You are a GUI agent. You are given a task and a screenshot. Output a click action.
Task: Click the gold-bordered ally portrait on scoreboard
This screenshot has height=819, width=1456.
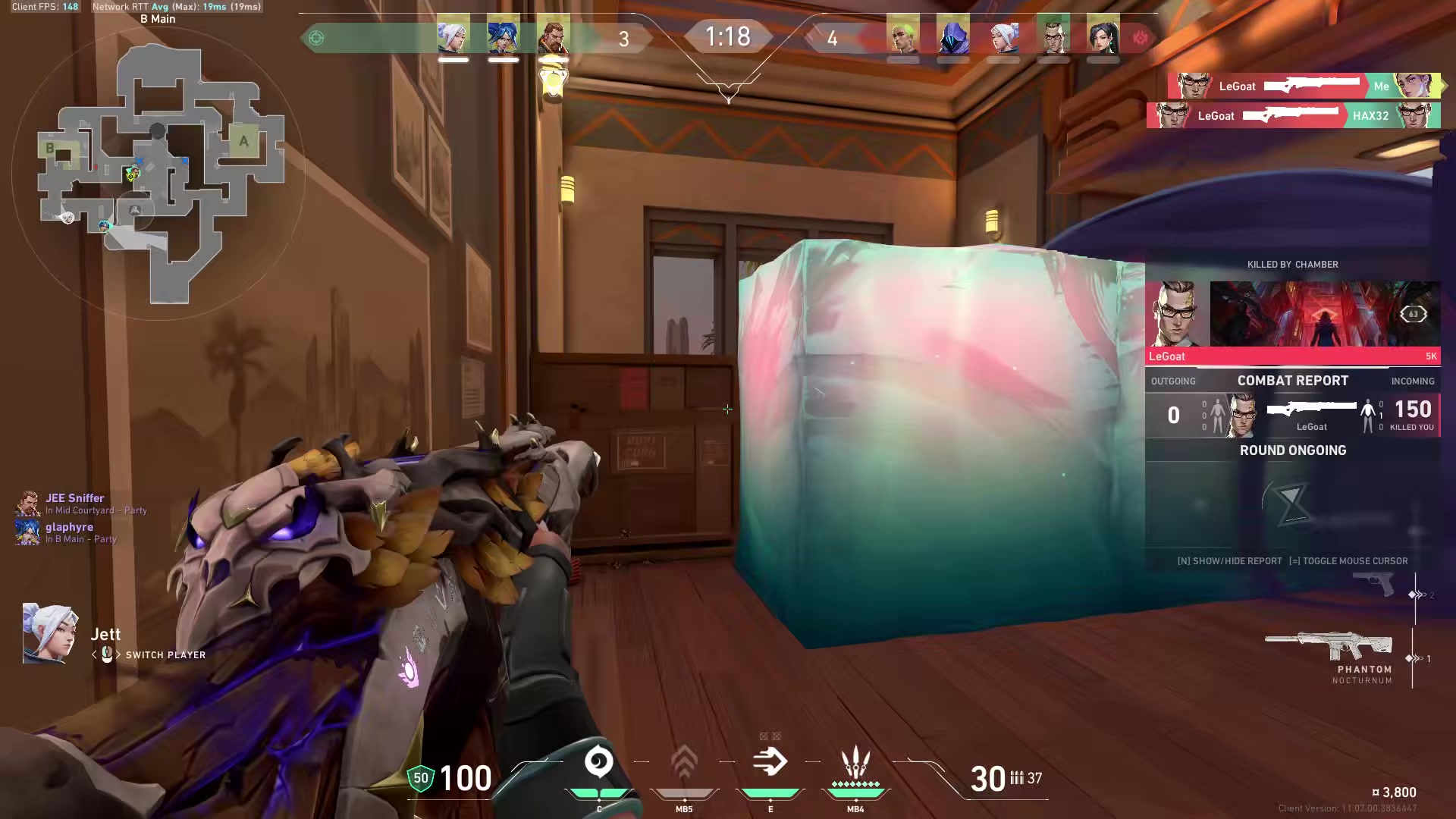tap(554, 36)
